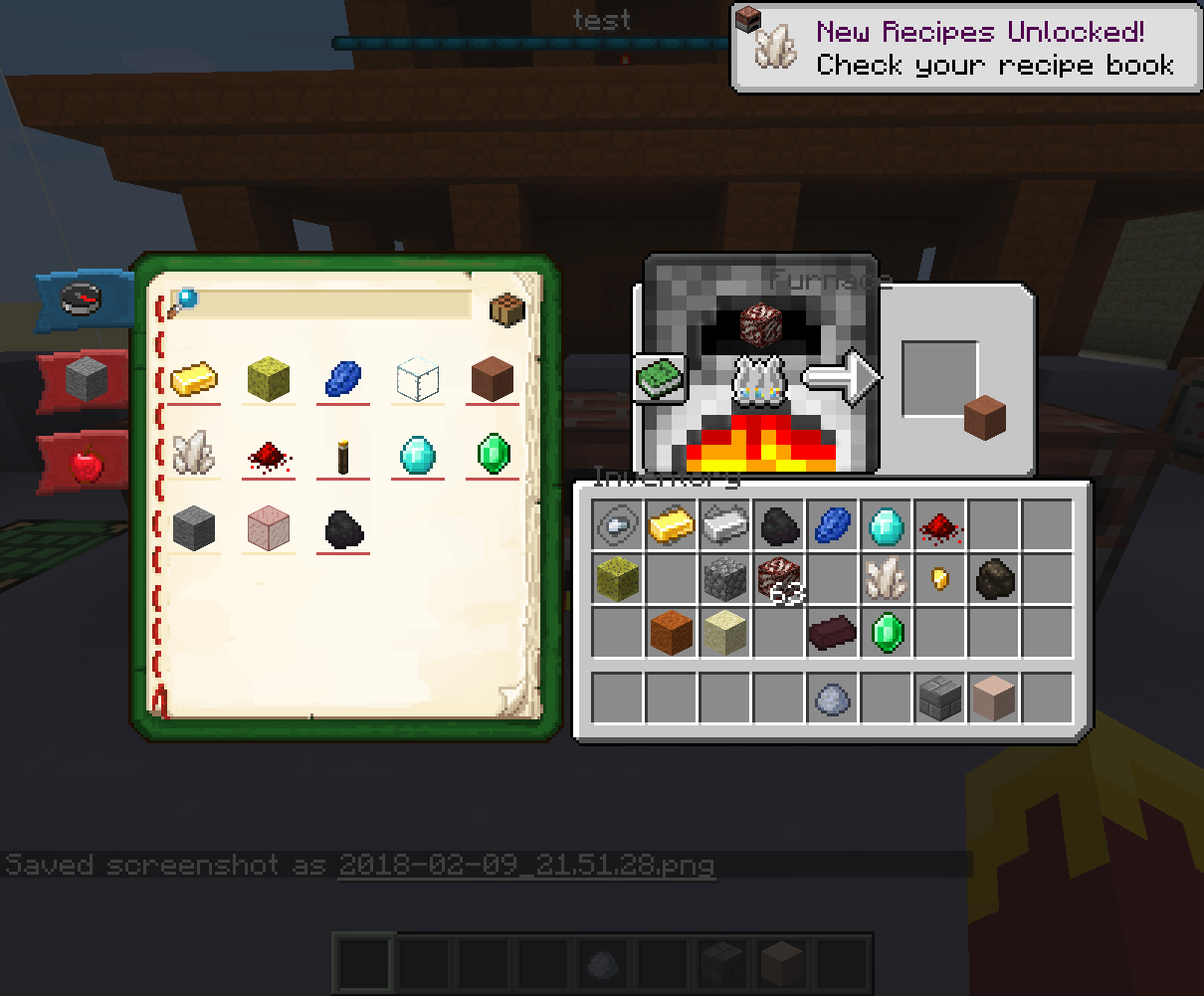Grab the stack of 63 nether quartz ore

778,579
